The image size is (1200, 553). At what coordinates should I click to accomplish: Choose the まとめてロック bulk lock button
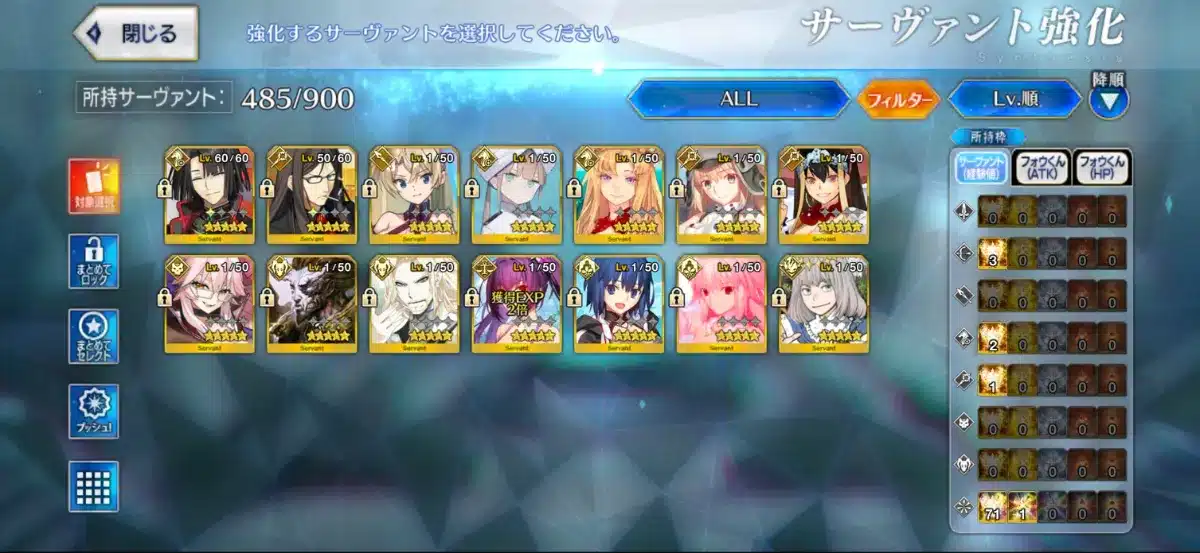click(94, 262)
